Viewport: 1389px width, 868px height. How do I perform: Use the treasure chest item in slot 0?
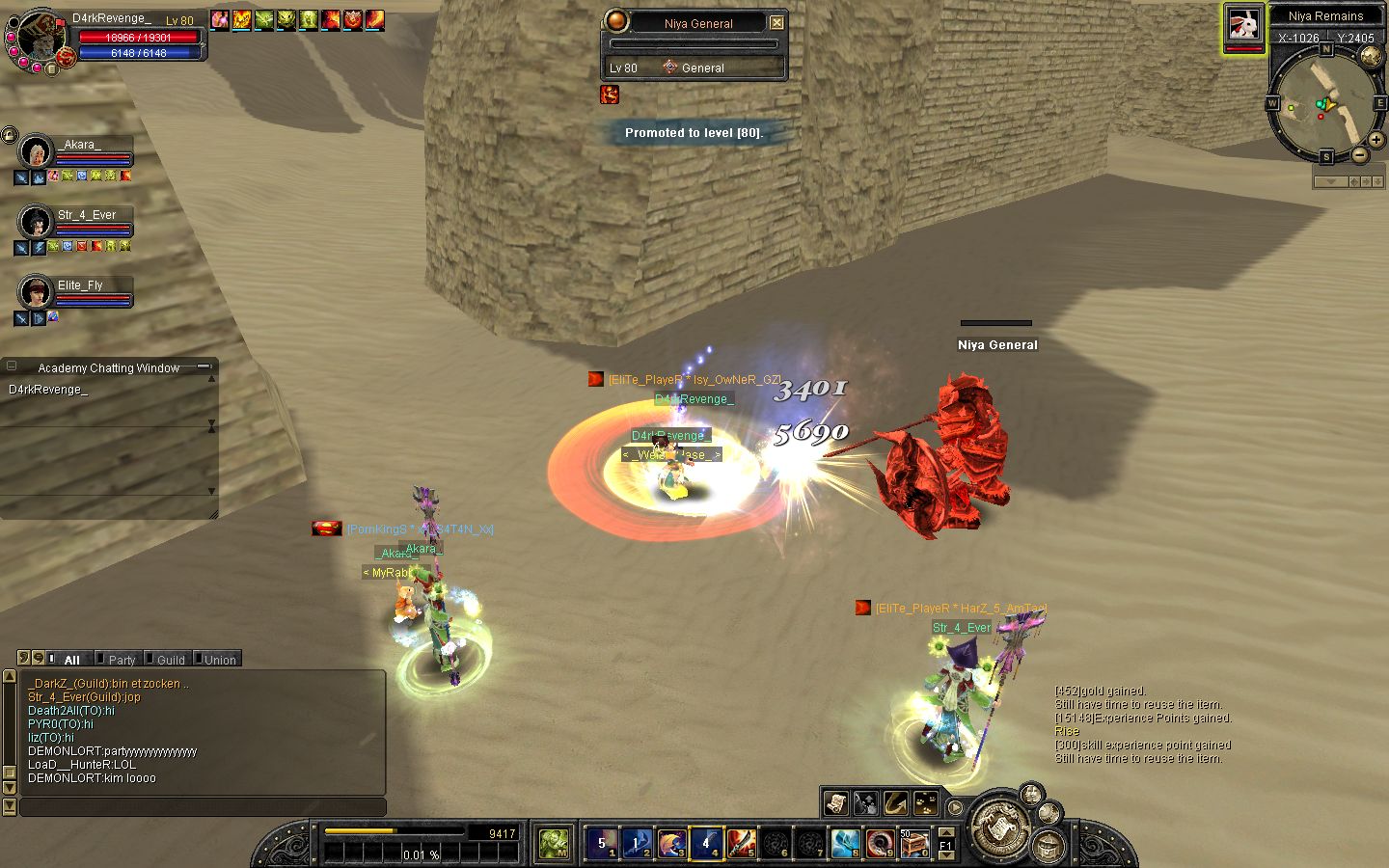(x=914, y=843)
